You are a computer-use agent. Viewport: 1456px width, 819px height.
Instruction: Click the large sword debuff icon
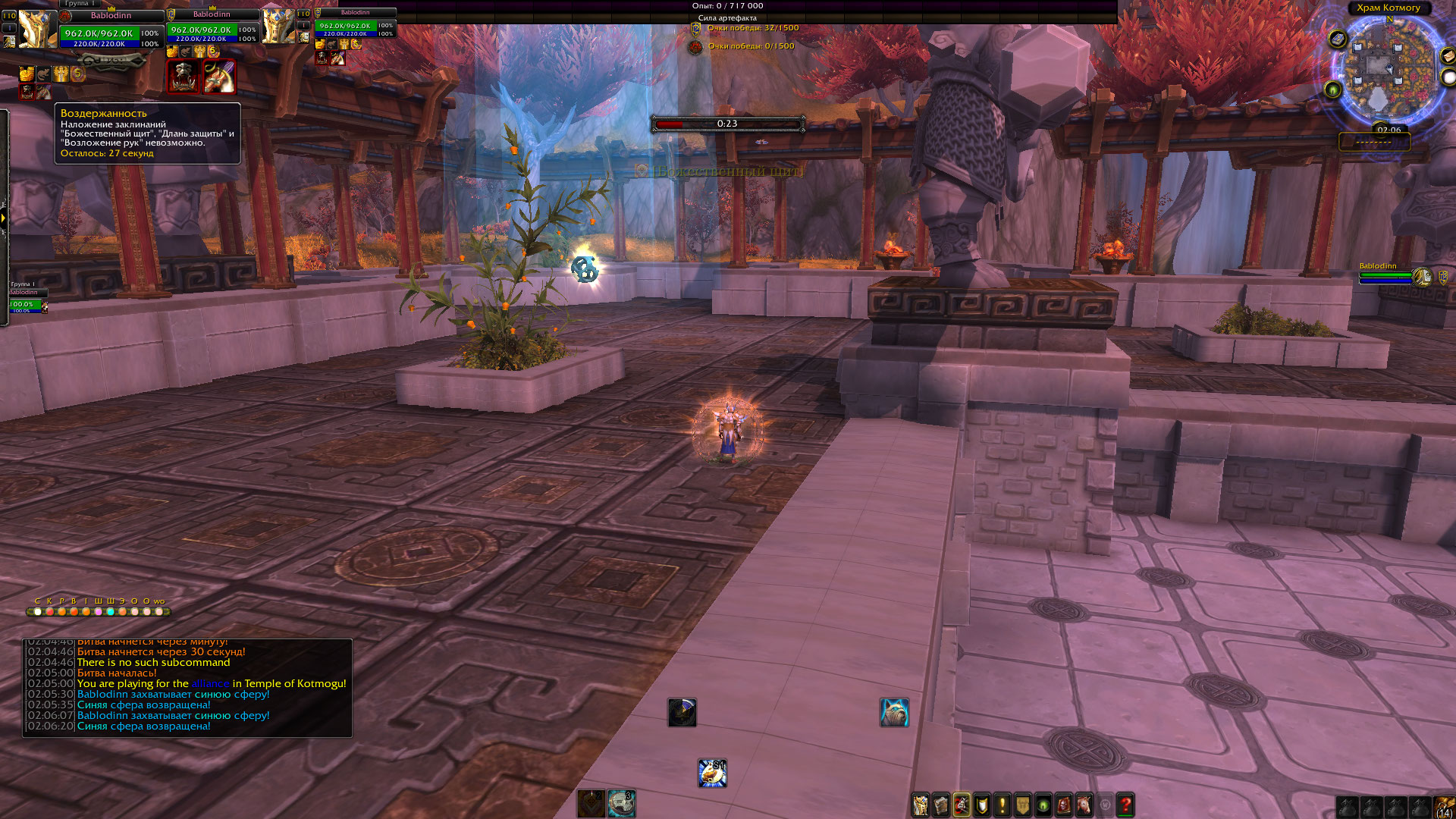(x=219, y=77)
